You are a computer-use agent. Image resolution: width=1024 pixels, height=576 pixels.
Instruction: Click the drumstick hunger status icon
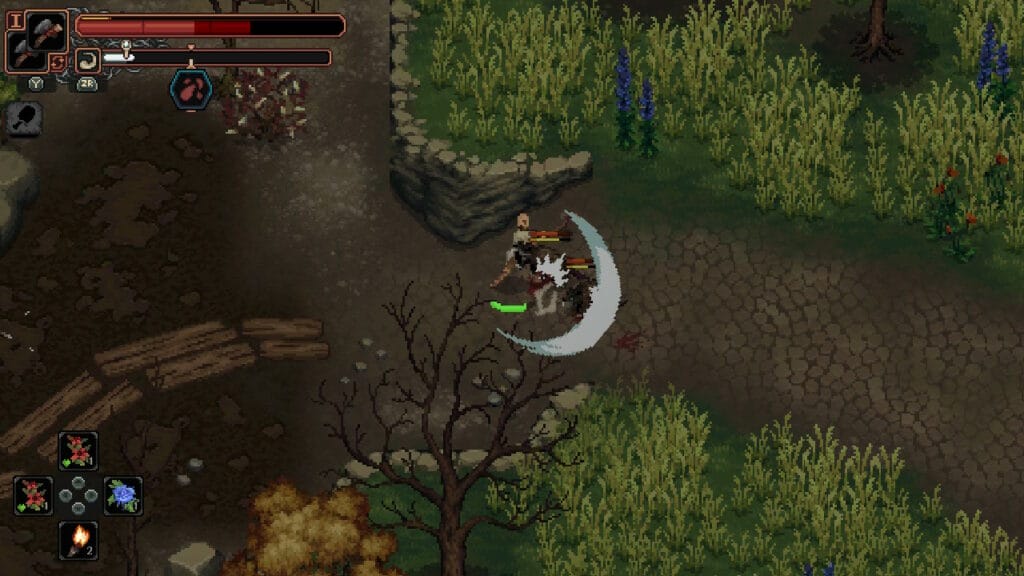pyautogui.click(x=23, y=119)
